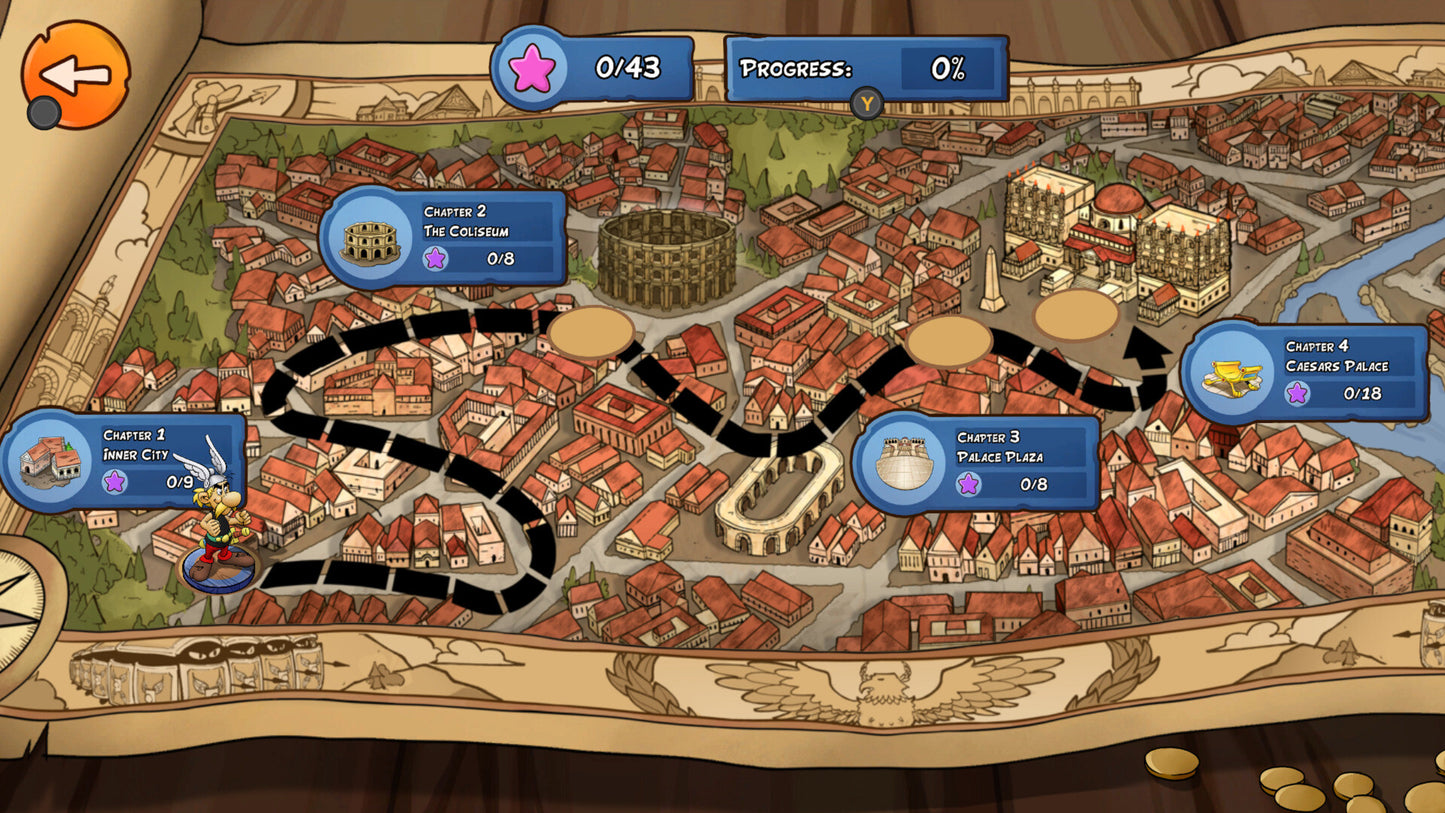Click the Progress 0% bar
This screenshot has width=1445, height=813.
[865, 69]
